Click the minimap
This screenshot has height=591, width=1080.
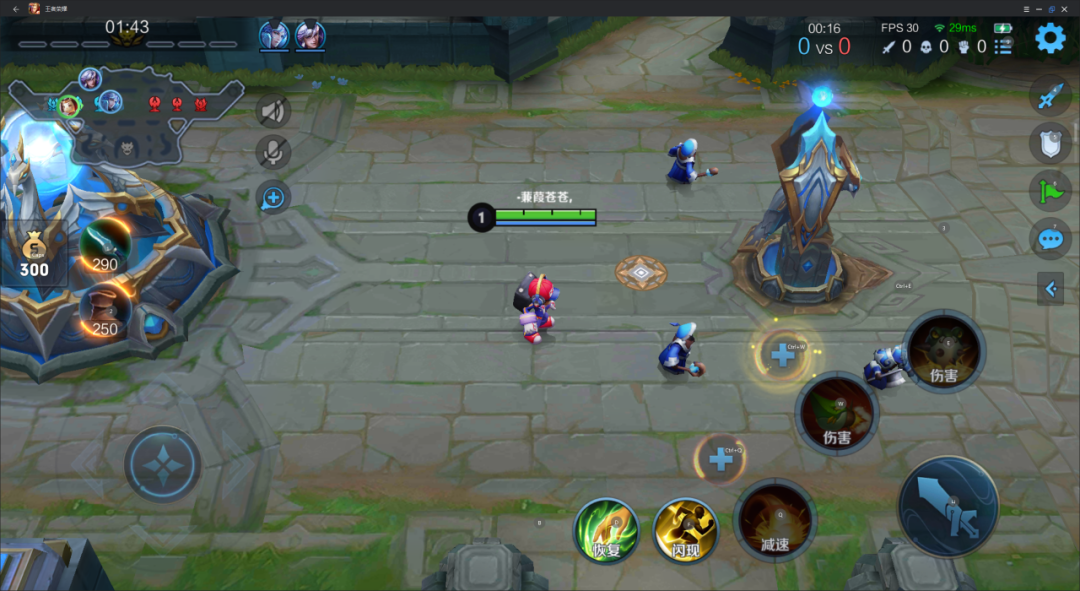point(125,117)
